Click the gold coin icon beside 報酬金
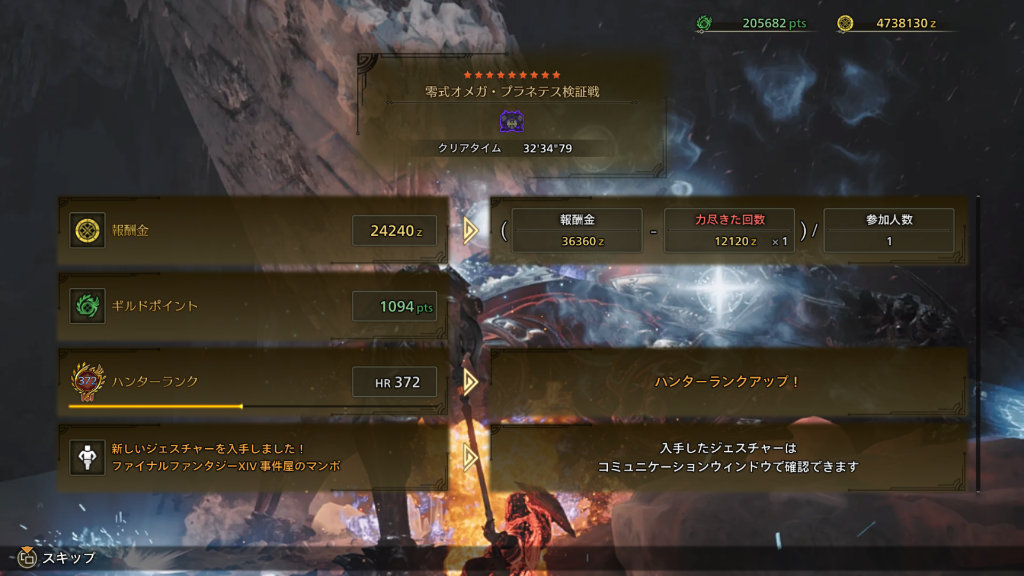This screenshot has width=1024, height=576. tap(87, 231)
